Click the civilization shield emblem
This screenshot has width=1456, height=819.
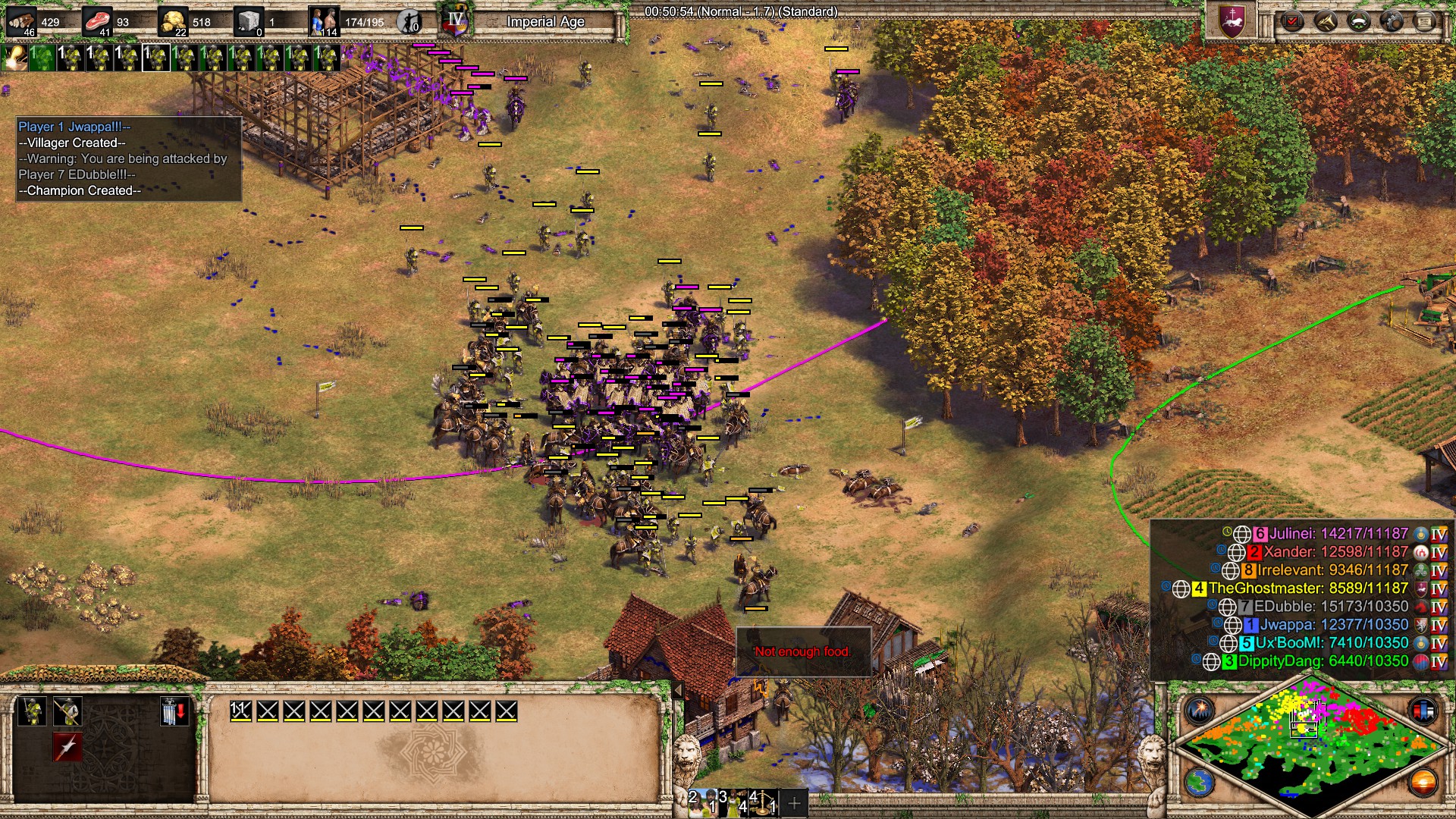[1232, 20]
